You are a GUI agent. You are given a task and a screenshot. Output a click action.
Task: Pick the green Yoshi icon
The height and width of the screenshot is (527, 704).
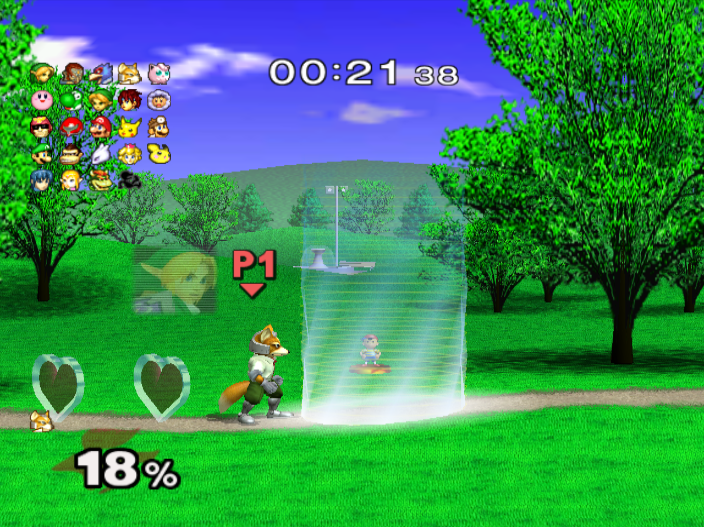[71, 101]
